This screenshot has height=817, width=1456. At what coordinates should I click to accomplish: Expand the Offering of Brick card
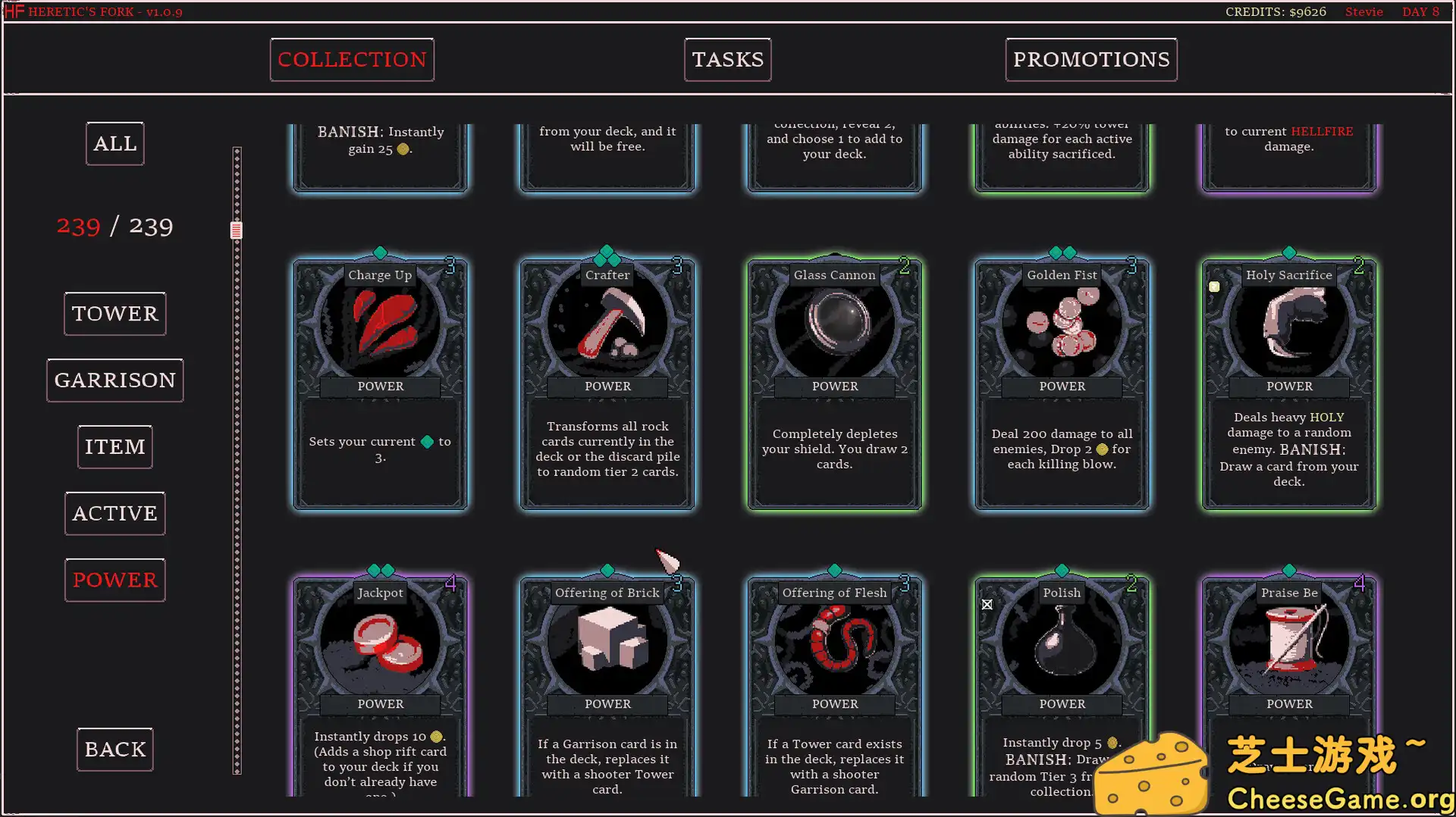[607, 642]
